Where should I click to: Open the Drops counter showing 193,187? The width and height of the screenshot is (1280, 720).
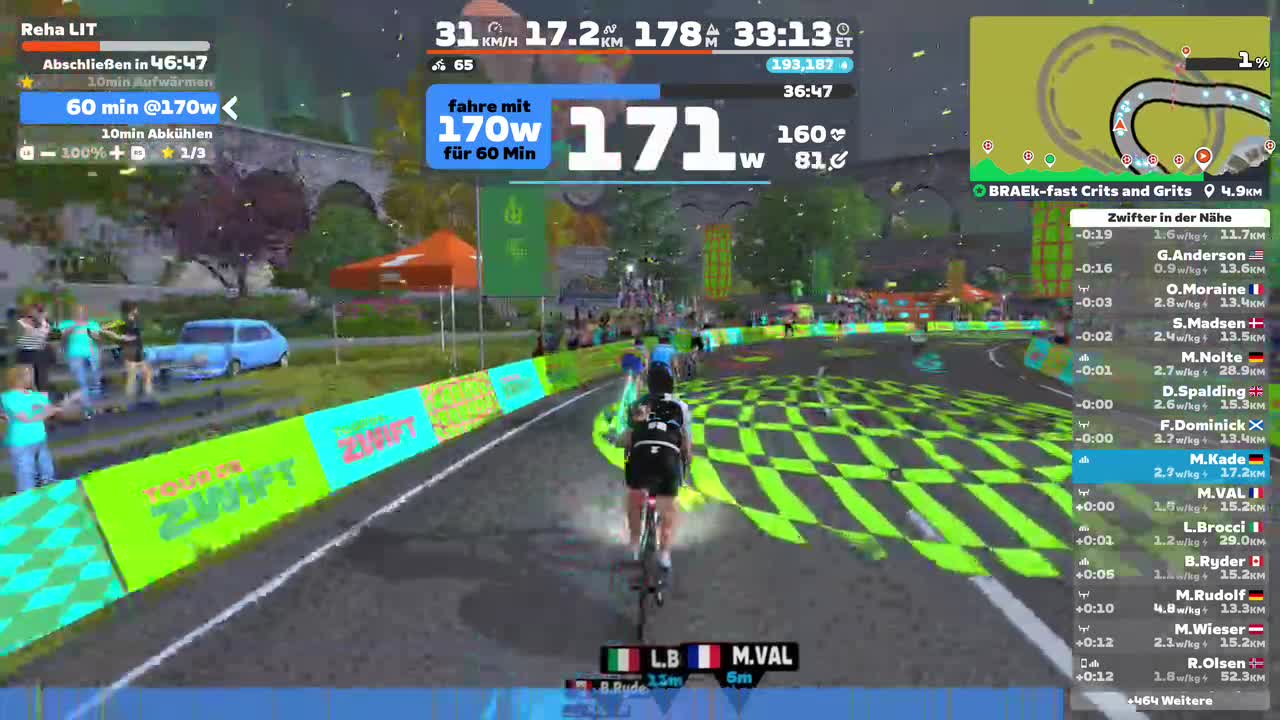[807, 65]
